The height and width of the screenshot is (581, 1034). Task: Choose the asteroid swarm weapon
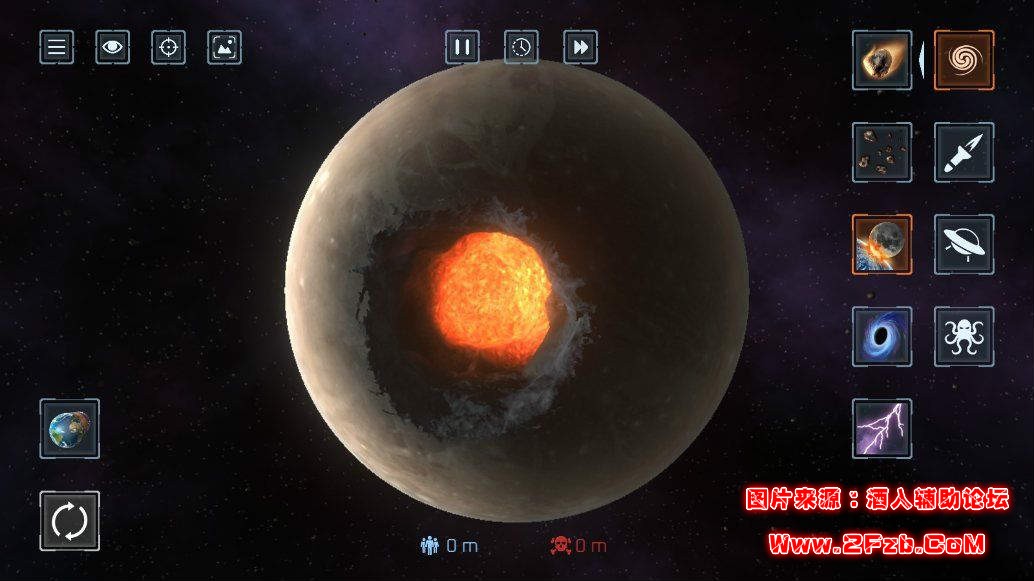pos(882,152)
